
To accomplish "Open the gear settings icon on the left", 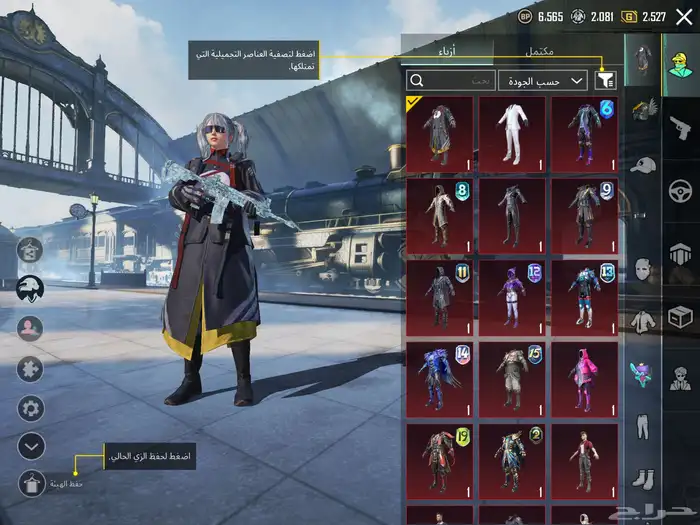I will (x=32, y=408).
